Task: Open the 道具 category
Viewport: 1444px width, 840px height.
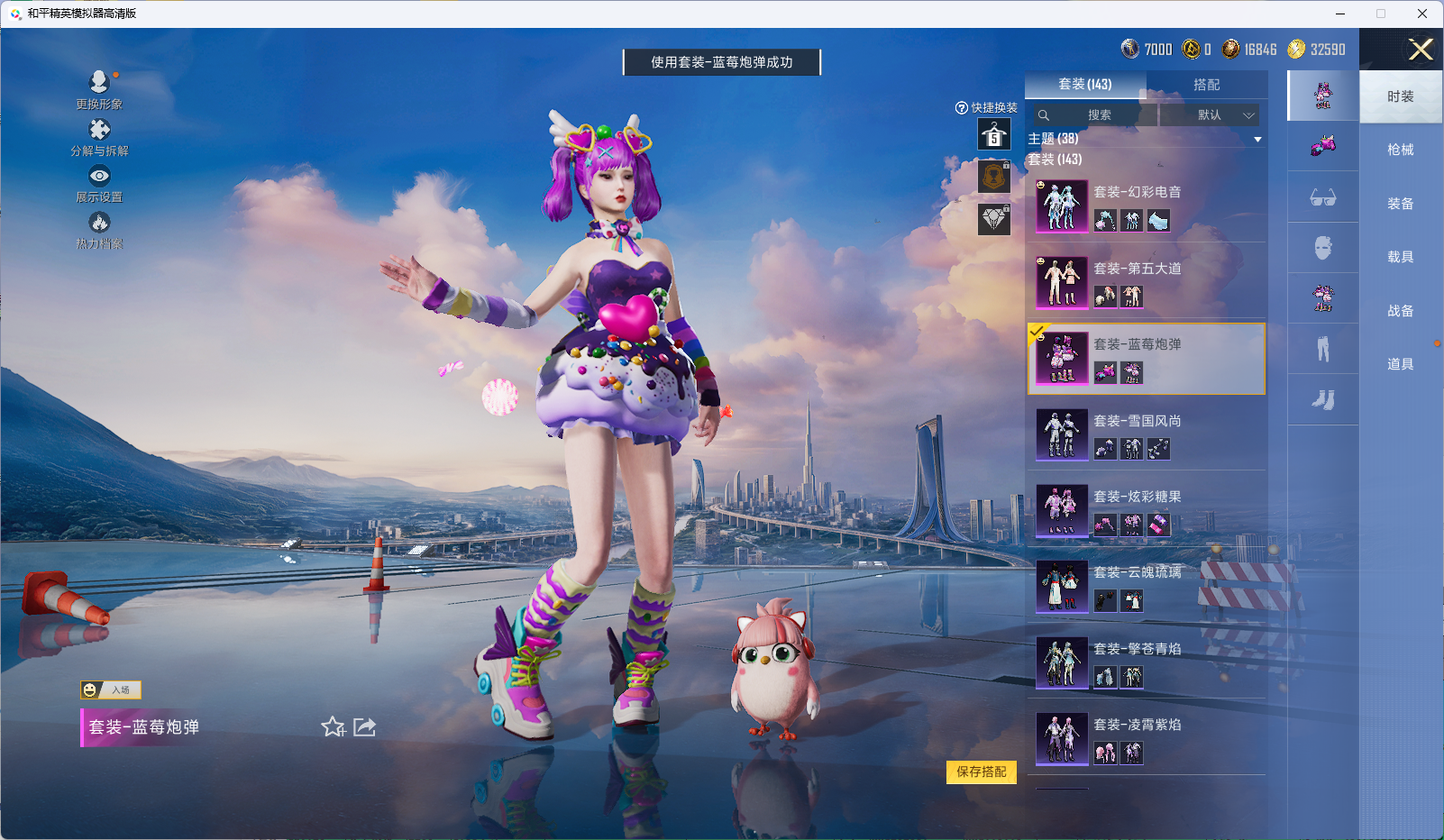Action: pos(1400,364)
